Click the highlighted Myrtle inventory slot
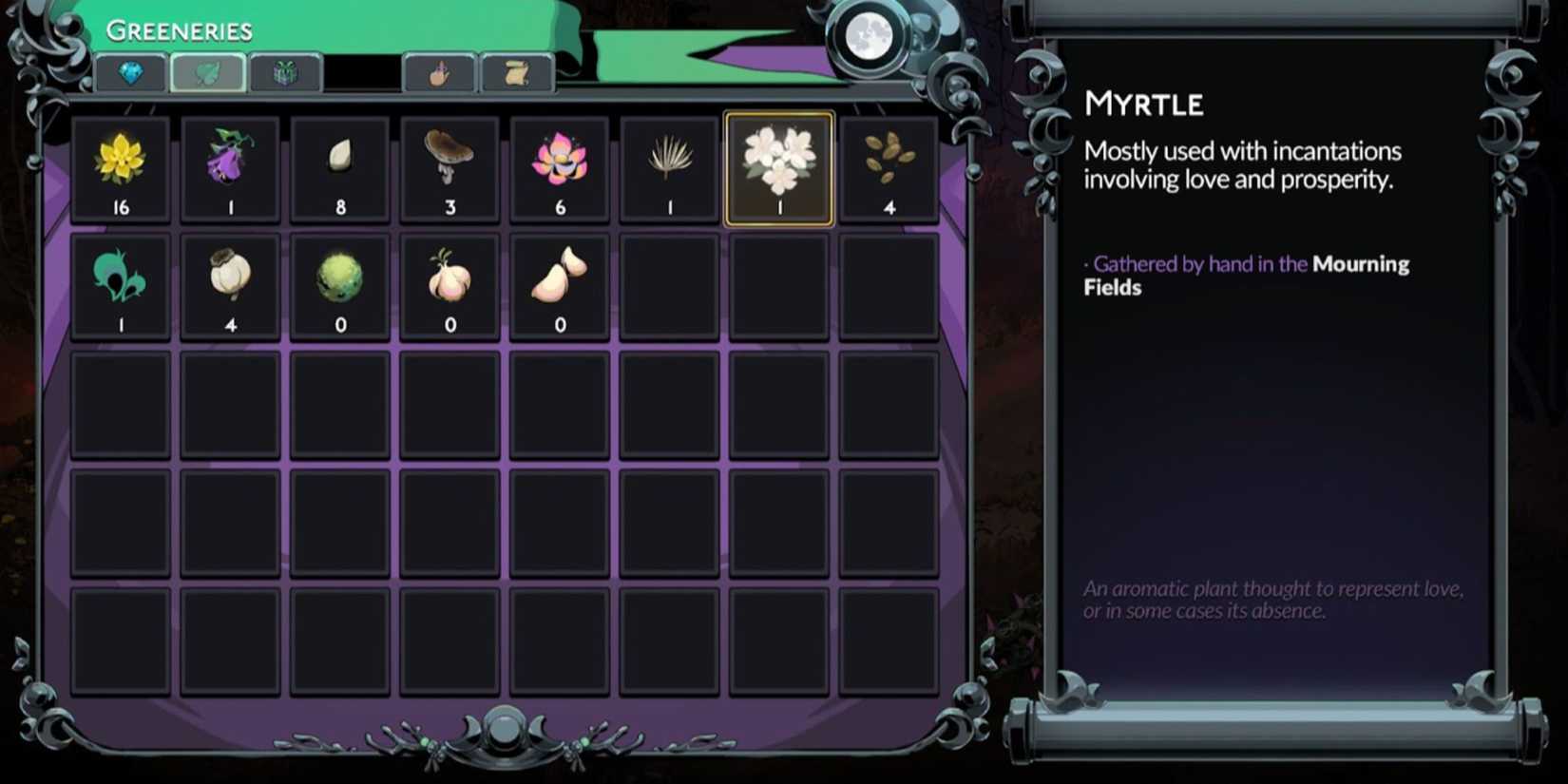 click(779, 169)
